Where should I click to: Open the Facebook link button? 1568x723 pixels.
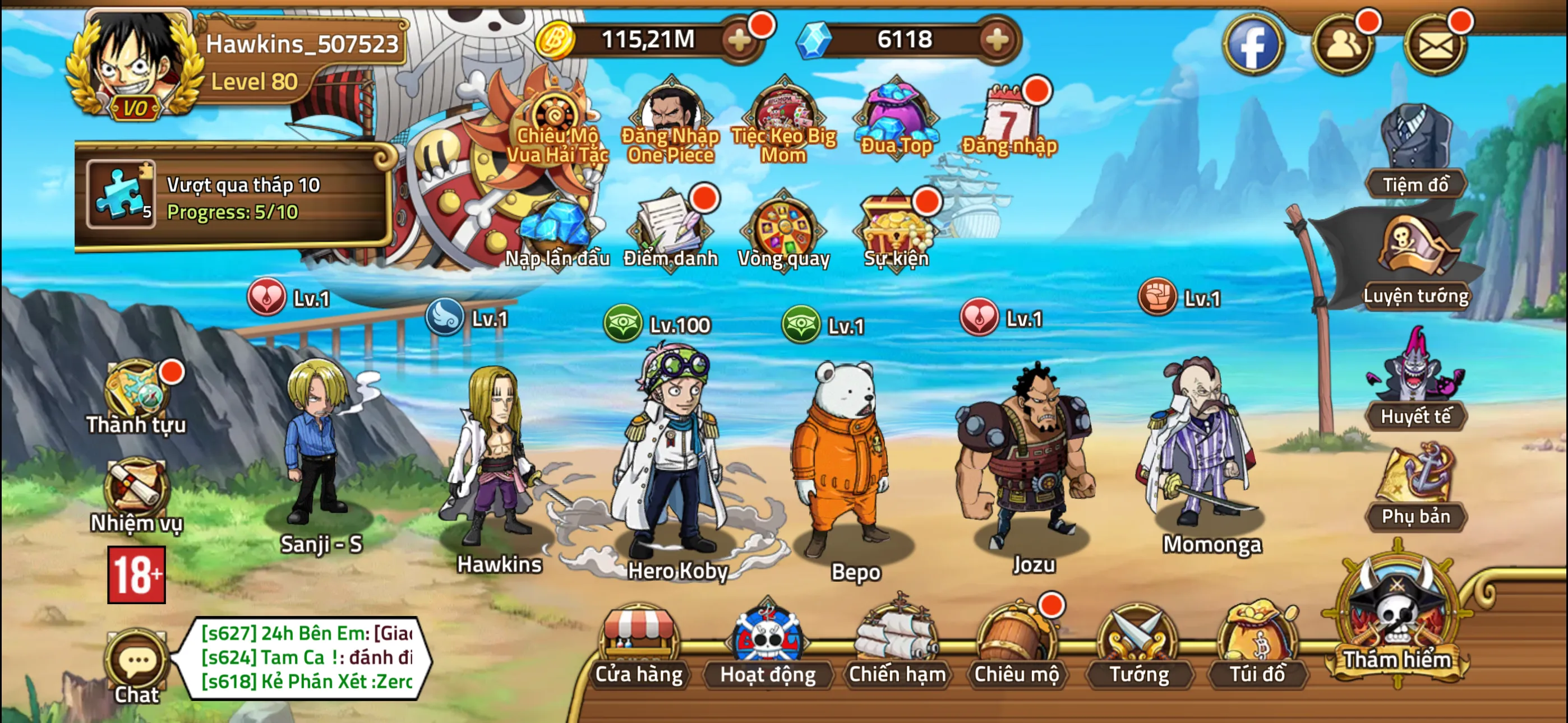tap(1253, 44)
